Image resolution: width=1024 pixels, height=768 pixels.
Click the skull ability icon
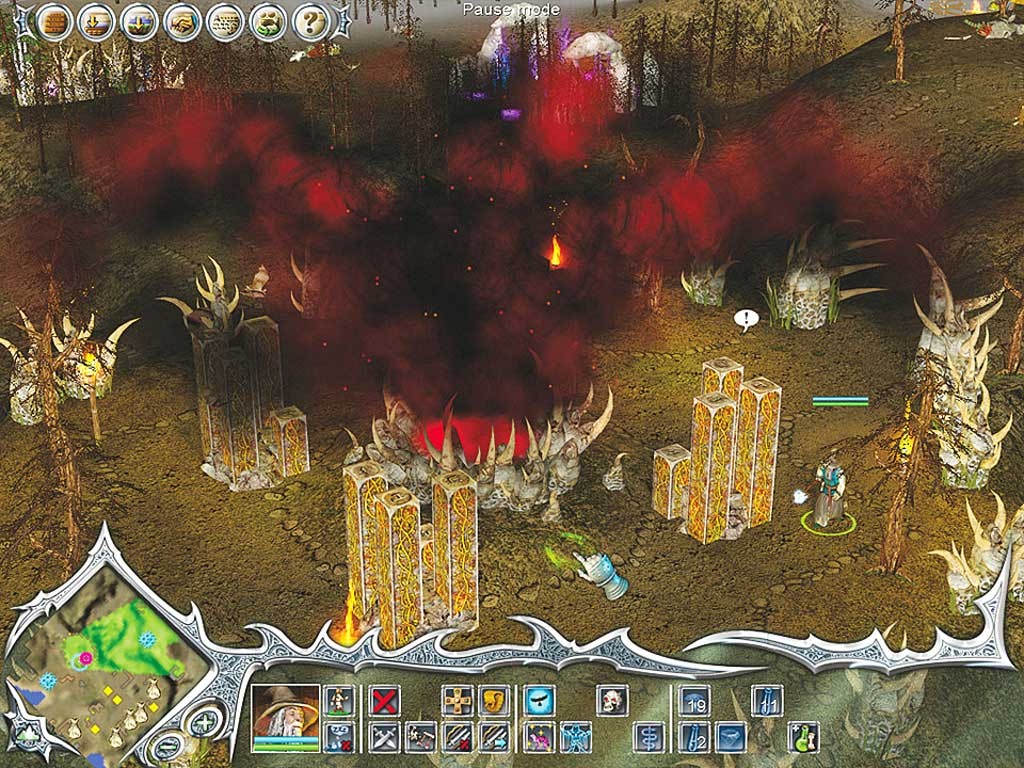pyautogui.click(x=611, y=700)
